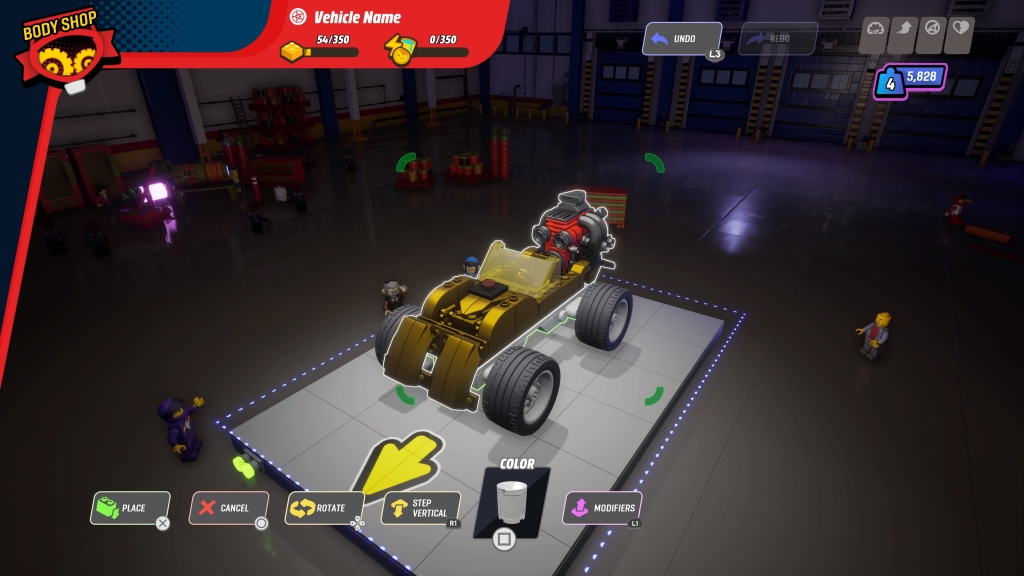Click the Place brick button
Viewport: 1024px width, 576px height.
[x=130, y=508]
